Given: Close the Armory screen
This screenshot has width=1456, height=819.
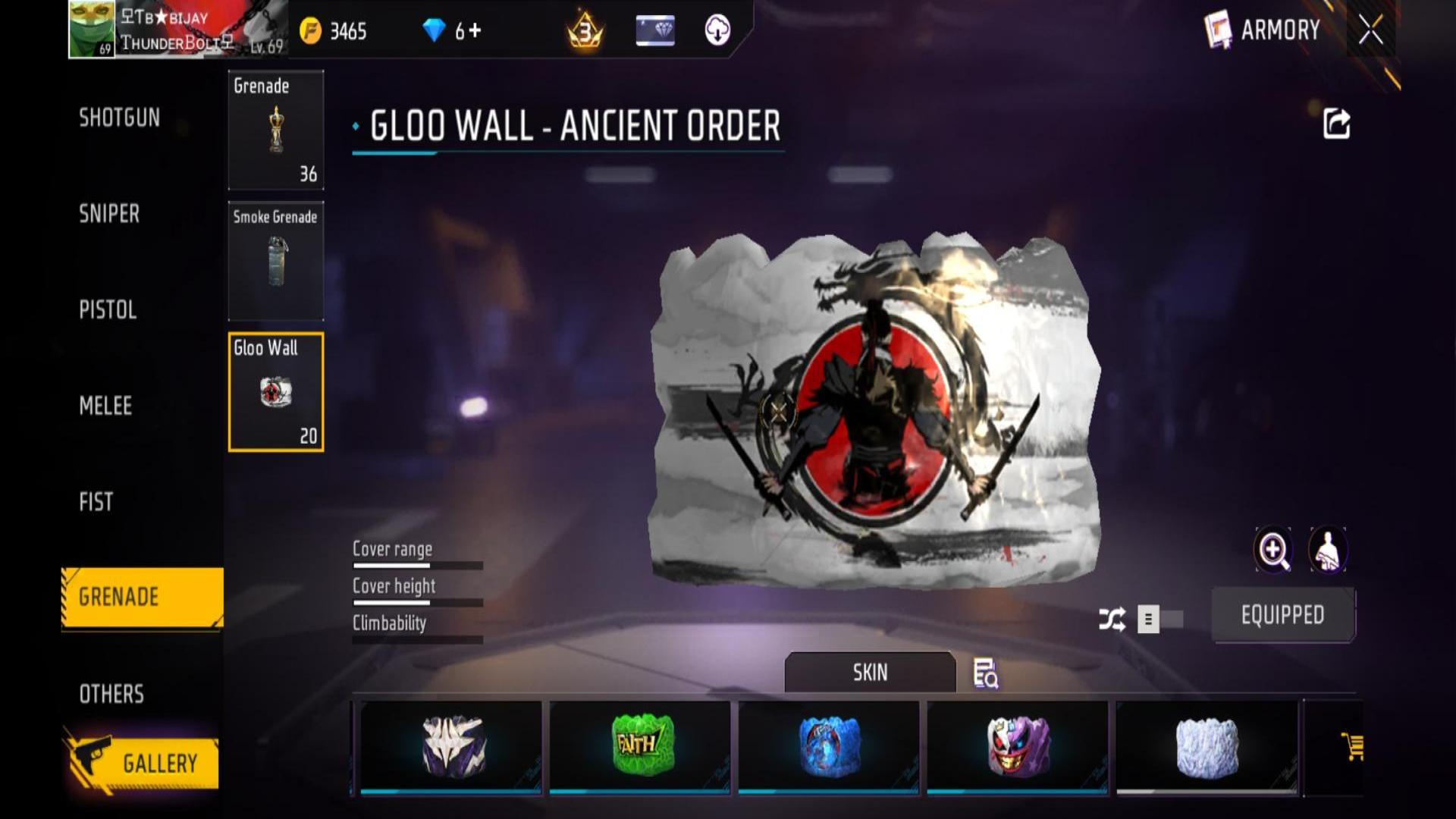Looking at the screenshot, I should click(x=1370, y=30).
